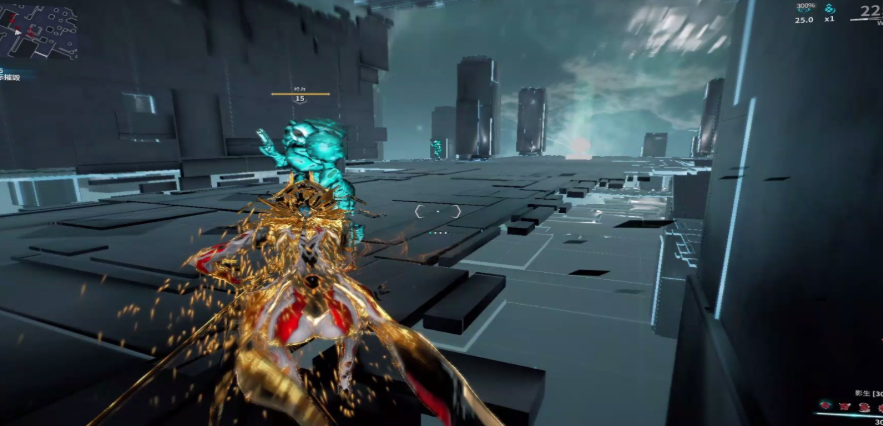The height and width of the screenshot is (426, 883).
Task: Select the x1 stack buff icon
Action: pos(829,9)
